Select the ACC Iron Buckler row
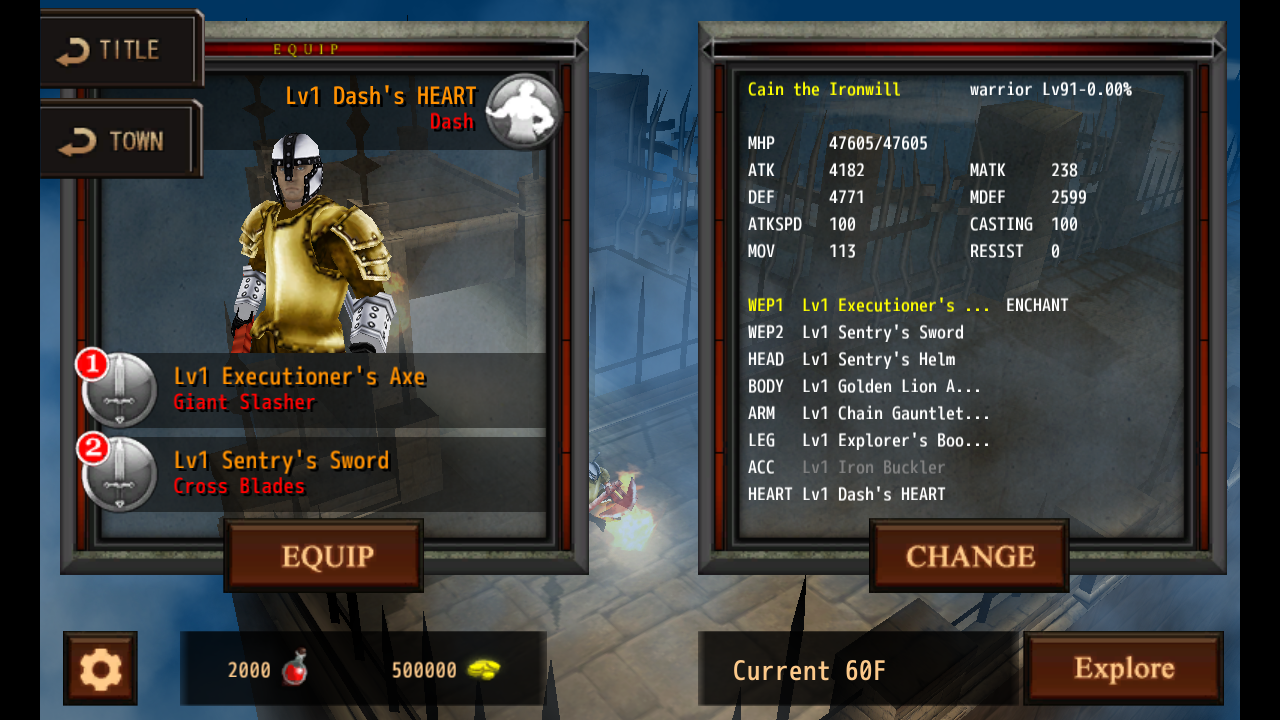Image resolution: width=1280 pixels, height=720 pixels. coord(847,467)
